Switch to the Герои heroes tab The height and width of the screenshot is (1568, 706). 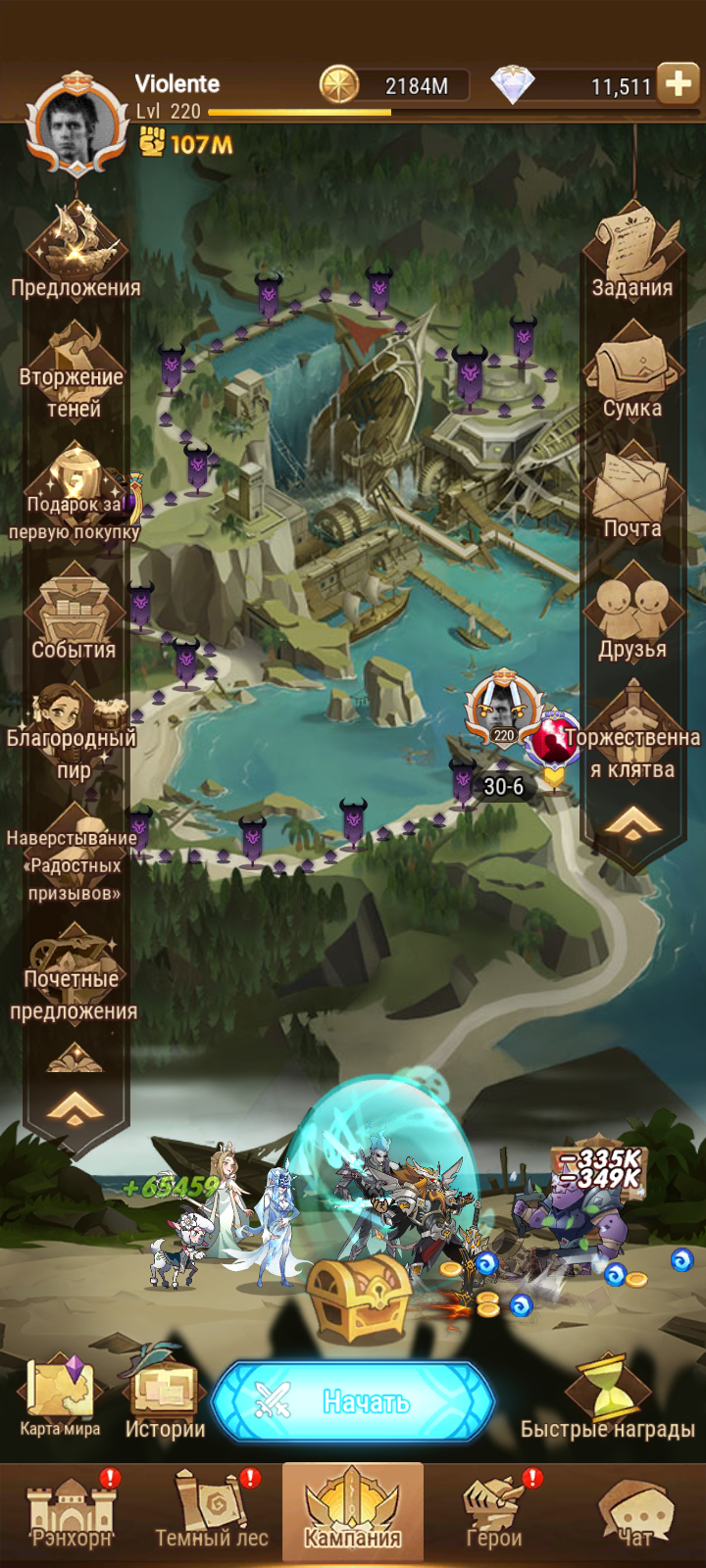coord(494,1511)
